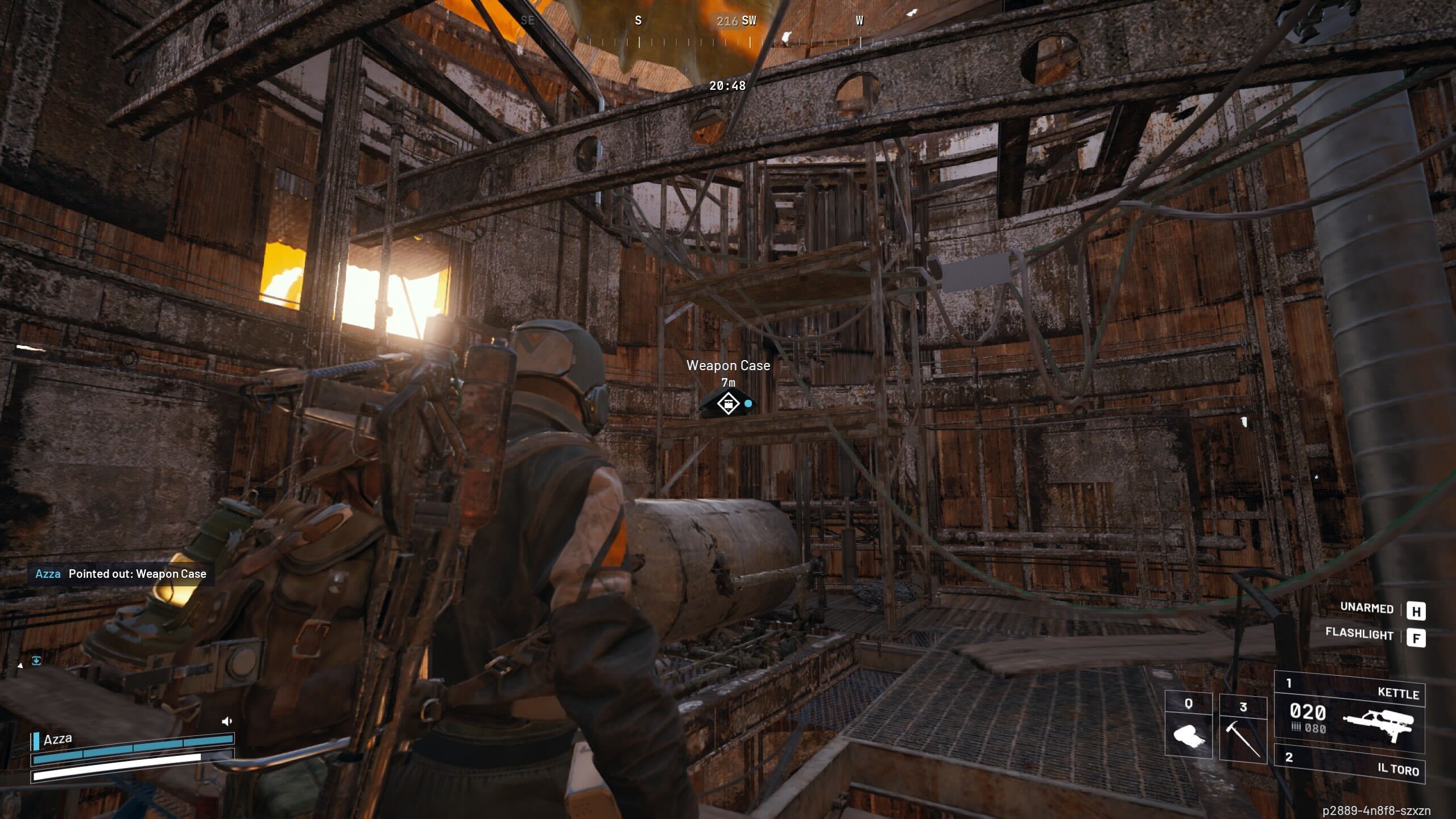Select the SW heading on the compass
1456x819 pixels.
(749, 20)
